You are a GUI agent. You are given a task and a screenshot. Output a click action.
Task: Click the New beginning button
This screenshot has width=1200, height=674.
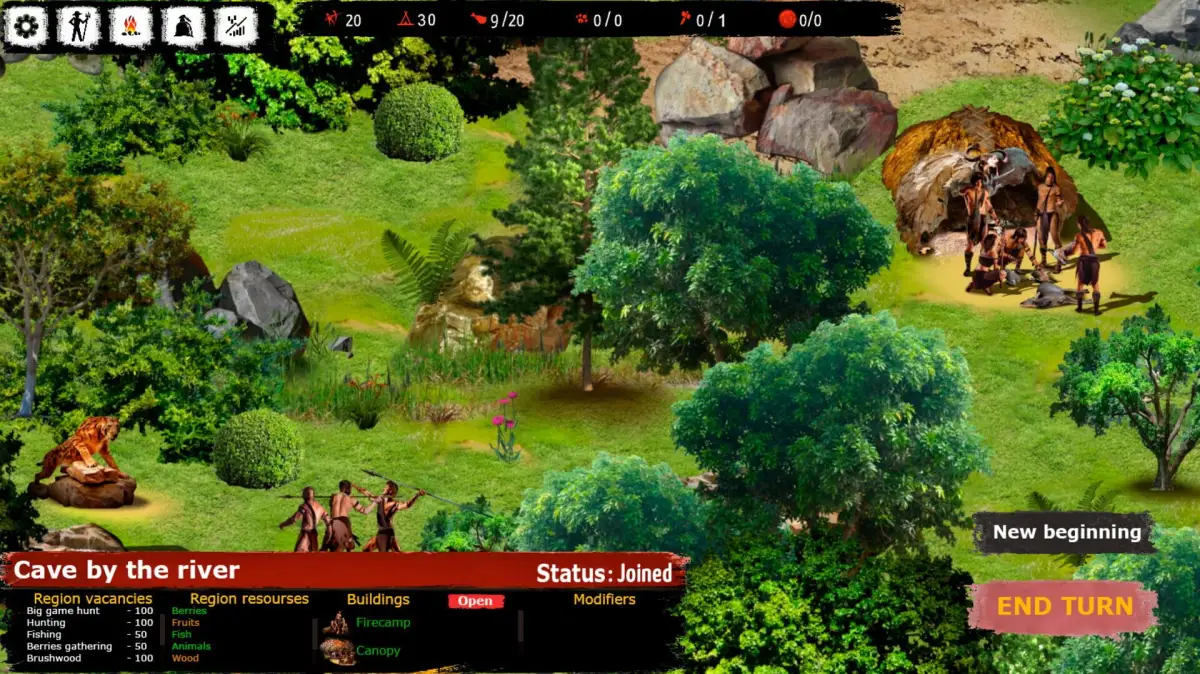click(1066, 532)
